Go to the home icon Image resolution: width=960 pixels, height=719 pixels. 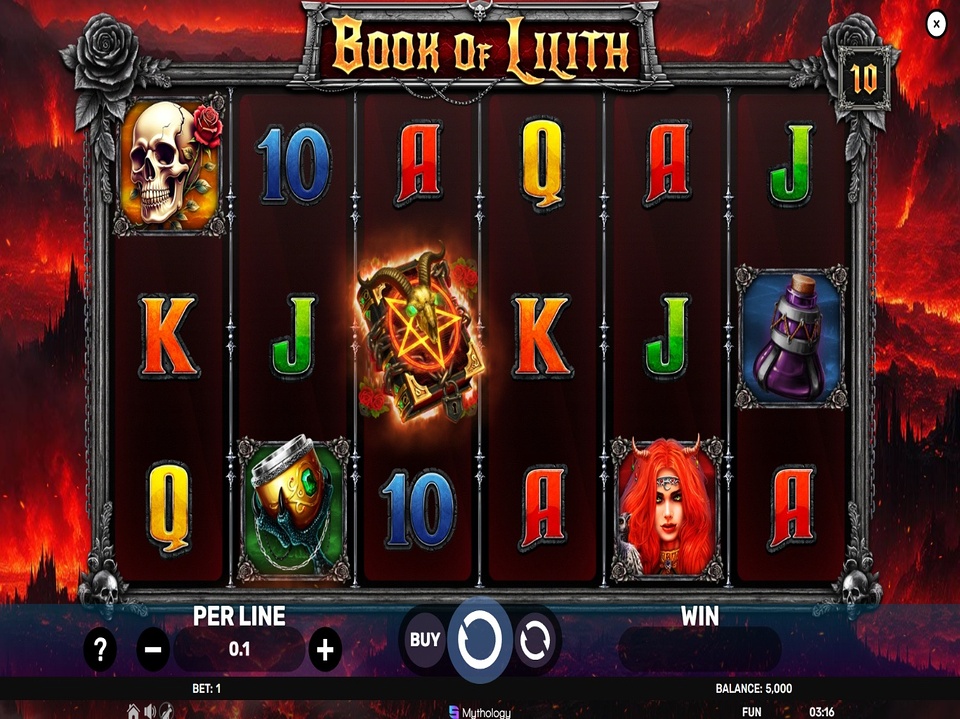(x=134, y=711)
